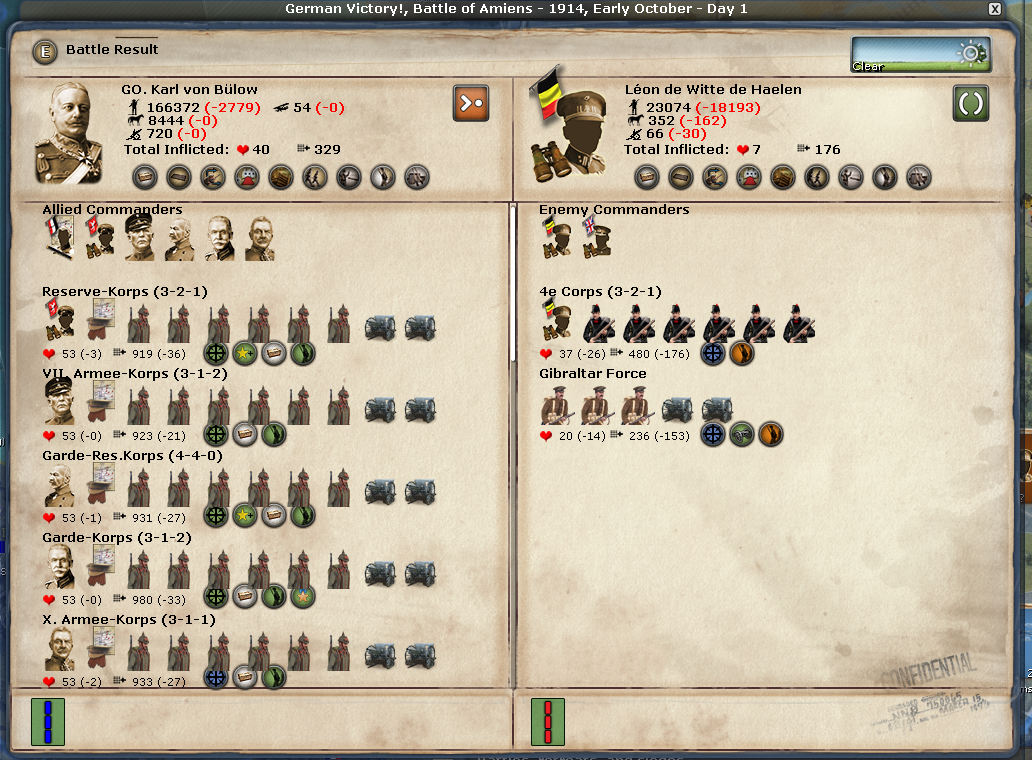Viewport: 1032px width, 760px height.
Task: Click the orange arrow button beside von Bülow
Action: point(471,103)
